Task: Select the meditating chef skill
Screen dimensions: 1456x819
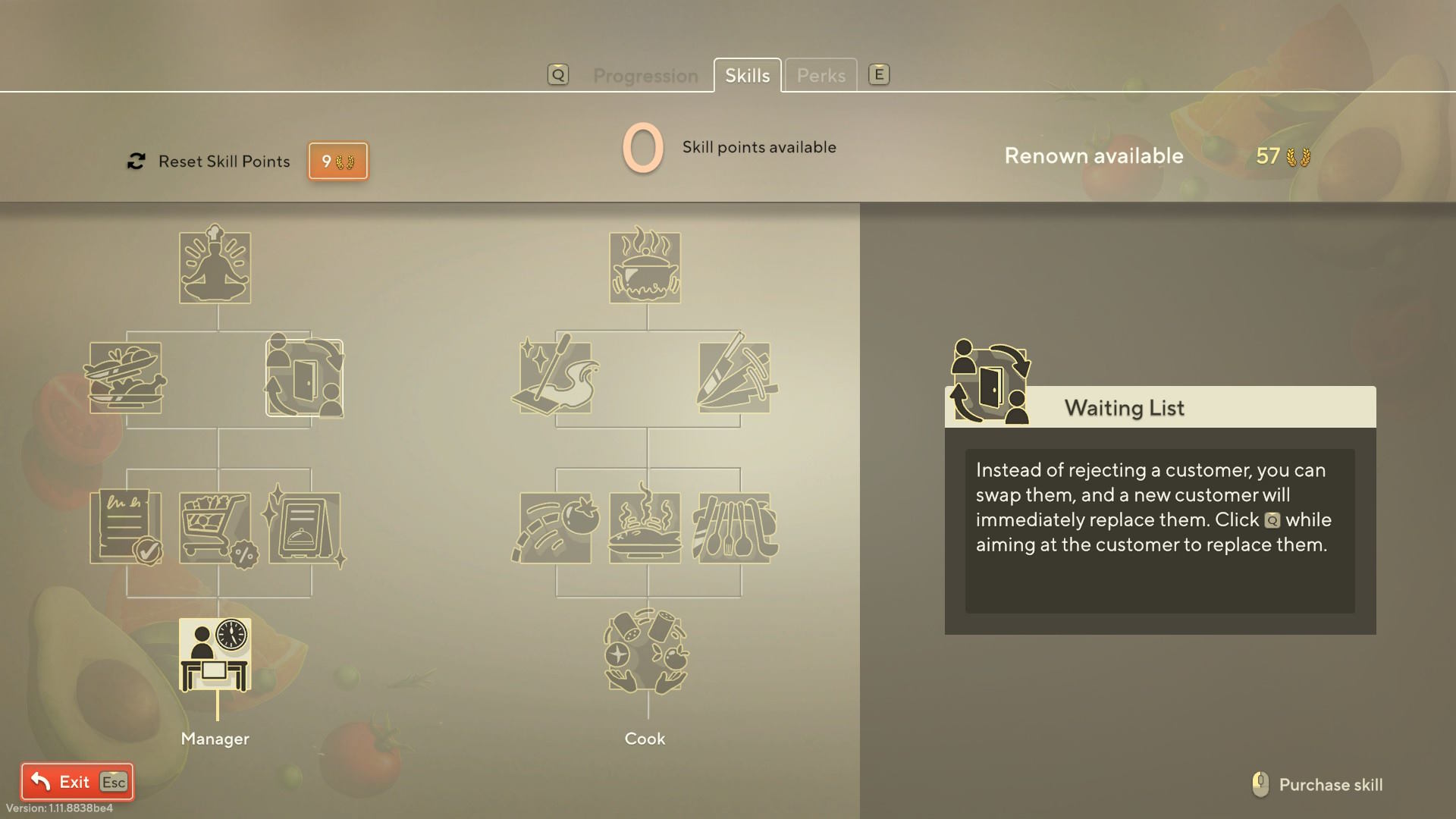Action: pyautogui.click(x=215, y=267)
